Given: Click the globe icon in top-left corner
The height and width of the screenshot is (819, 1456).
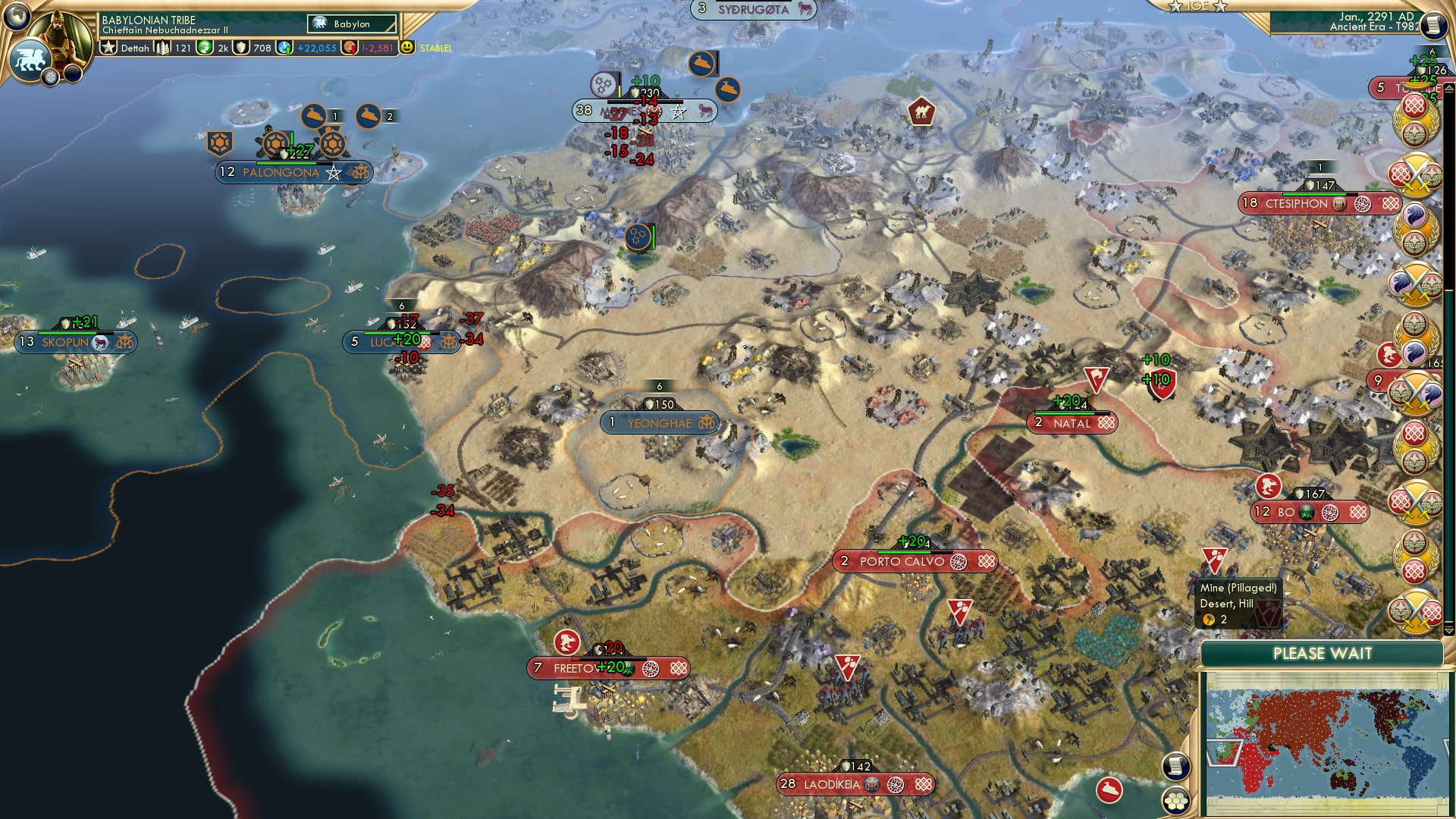Looking at the screenshot, I should (x=16, y=15).
